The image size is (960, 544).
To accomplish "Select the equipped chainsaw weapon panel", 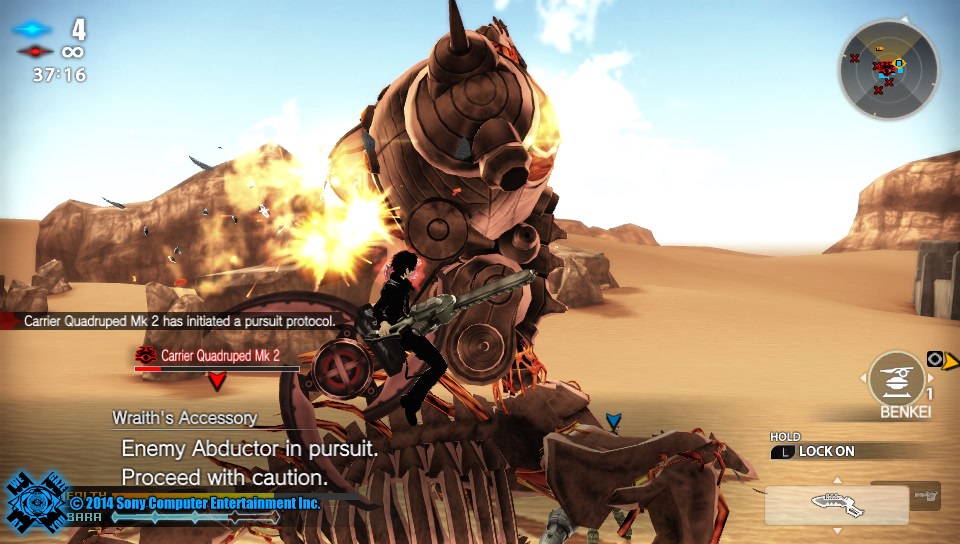I will tap(836, 505).
